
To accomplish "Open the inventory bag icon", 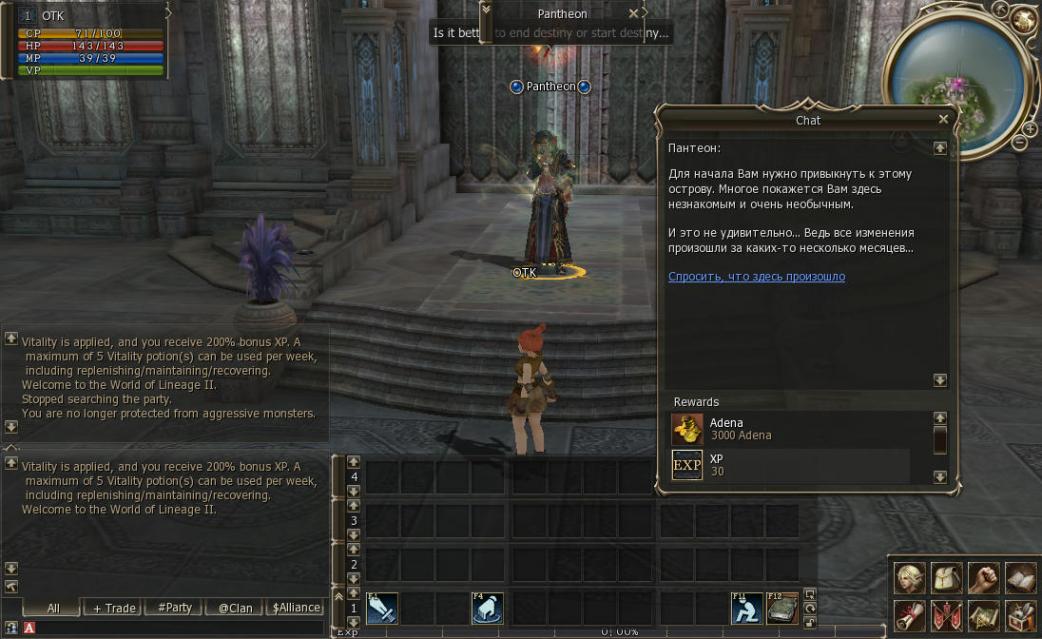I will pyautogui.click(x=946, y=579).
